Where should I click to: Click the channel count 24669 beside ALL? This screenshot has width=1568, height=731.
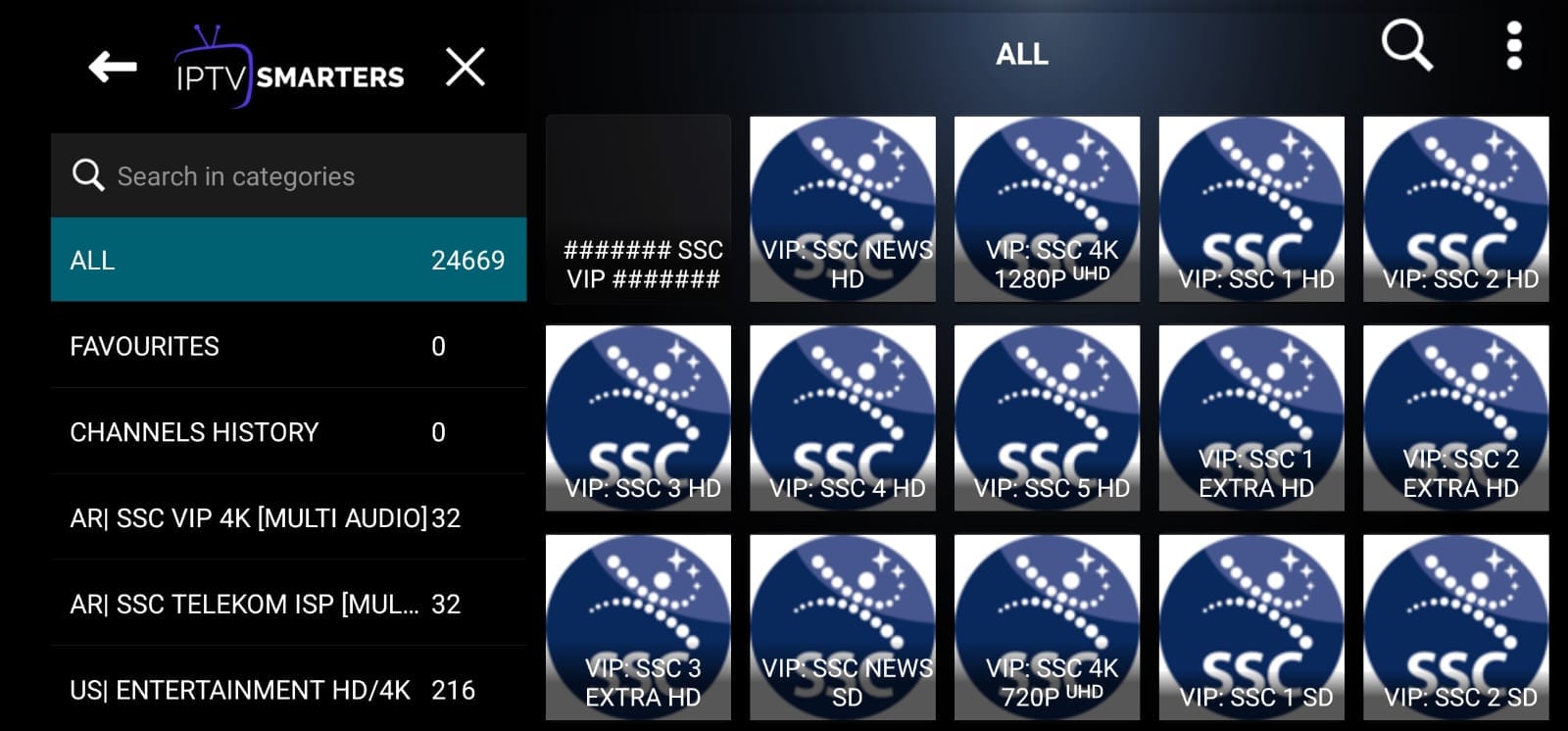pos(469,260)
